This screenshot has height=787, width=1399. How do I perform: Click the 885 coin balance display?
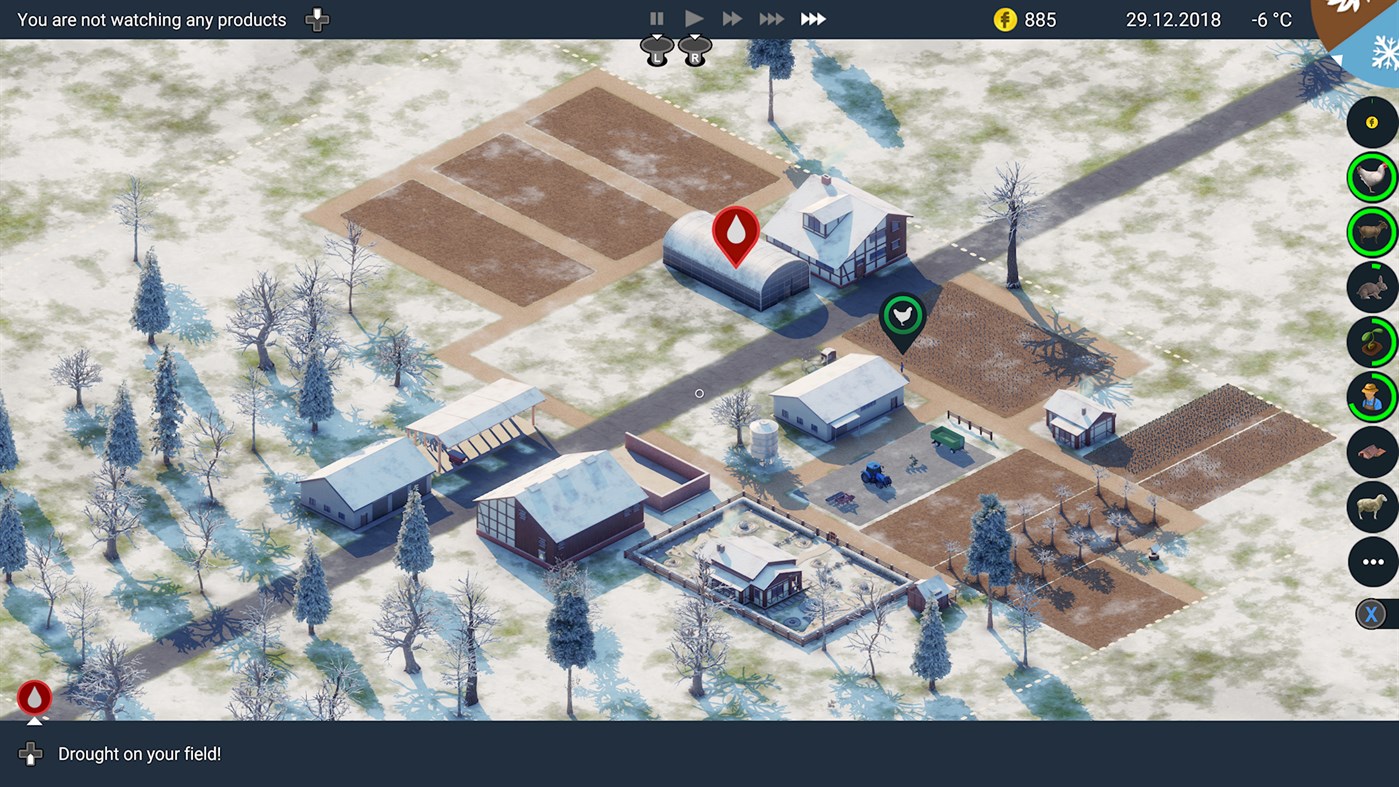[x=1019, y=18]
